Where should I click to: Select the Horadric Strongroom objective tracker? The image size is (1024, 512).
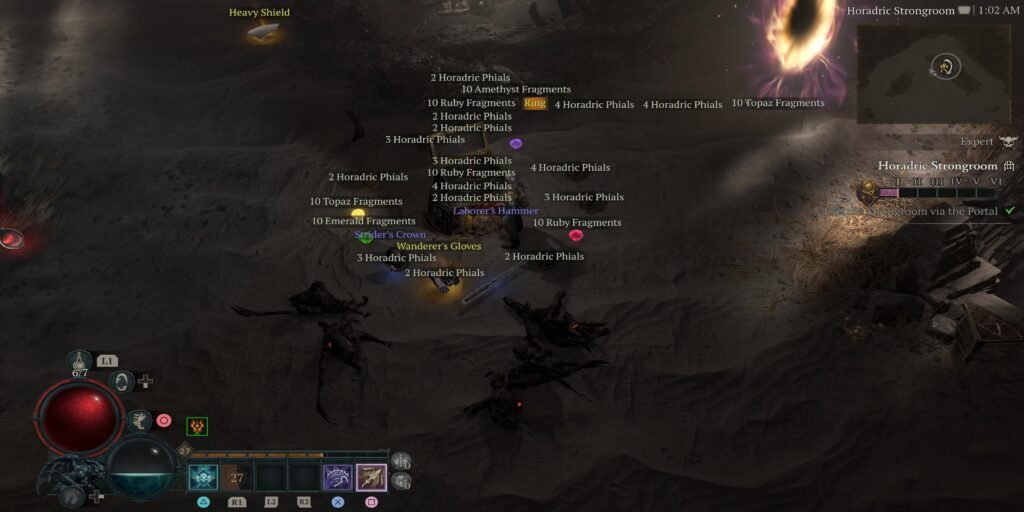pyautogui.click(x=938, y=166)
